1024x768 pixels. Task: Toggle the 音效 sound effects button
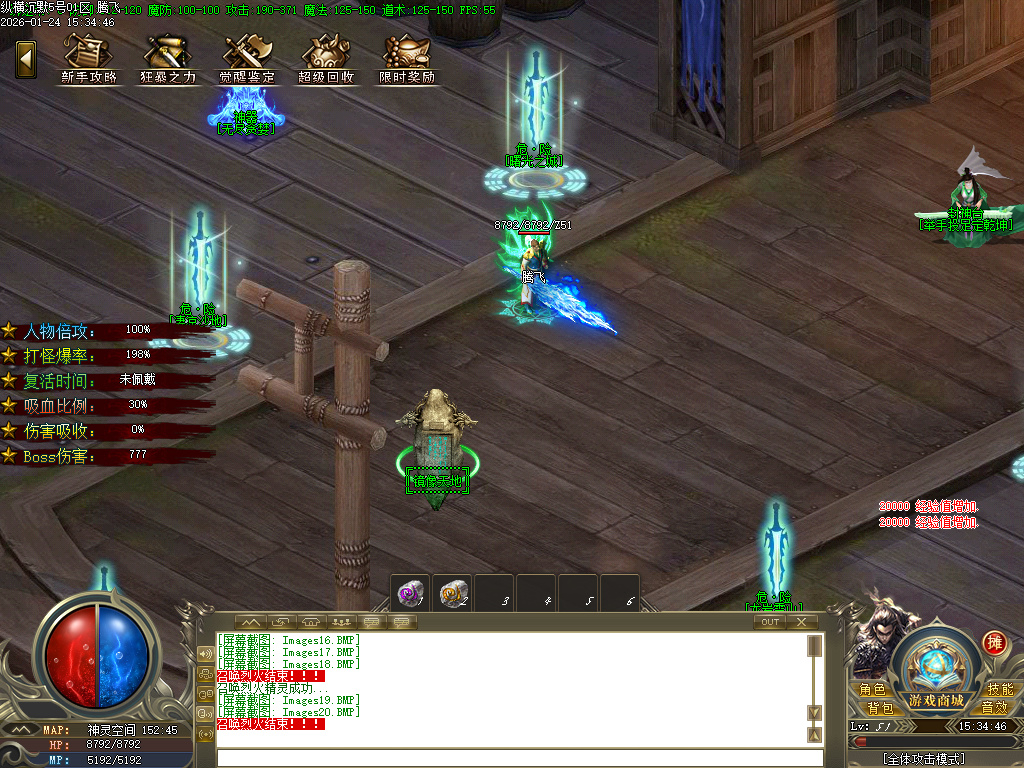tap(994, 708)
